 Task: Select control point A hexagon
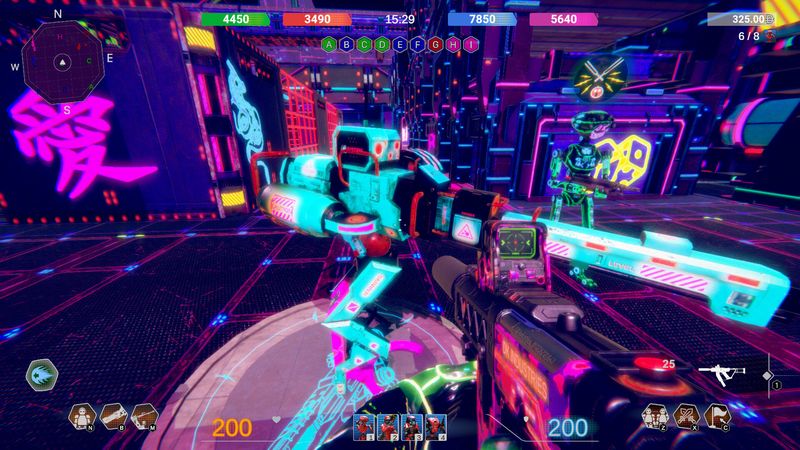[331, 44]
